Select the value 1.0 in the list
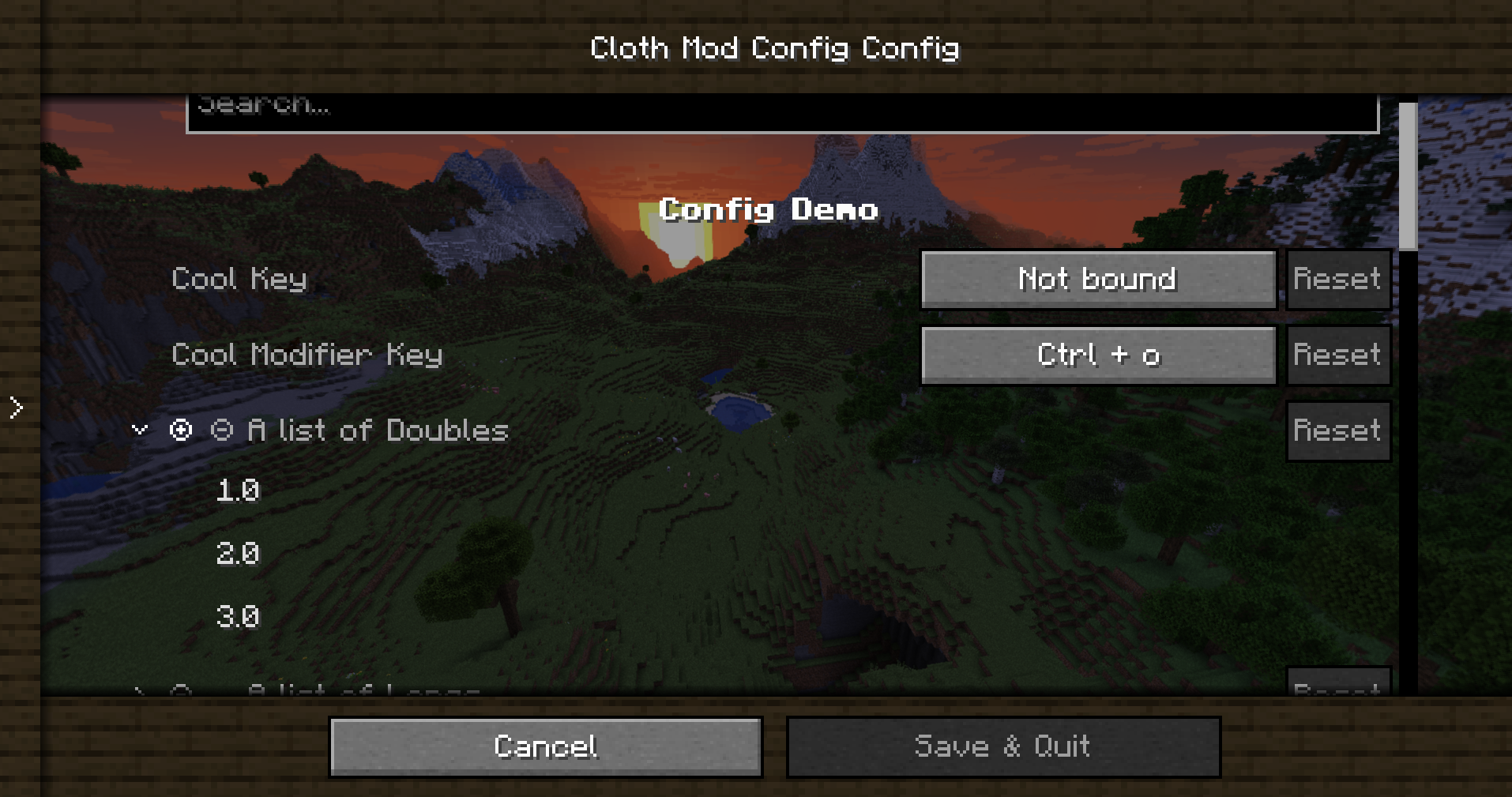Image resolution: width=1512 pixels, height=797 pixels. click(x=237, y=491)
